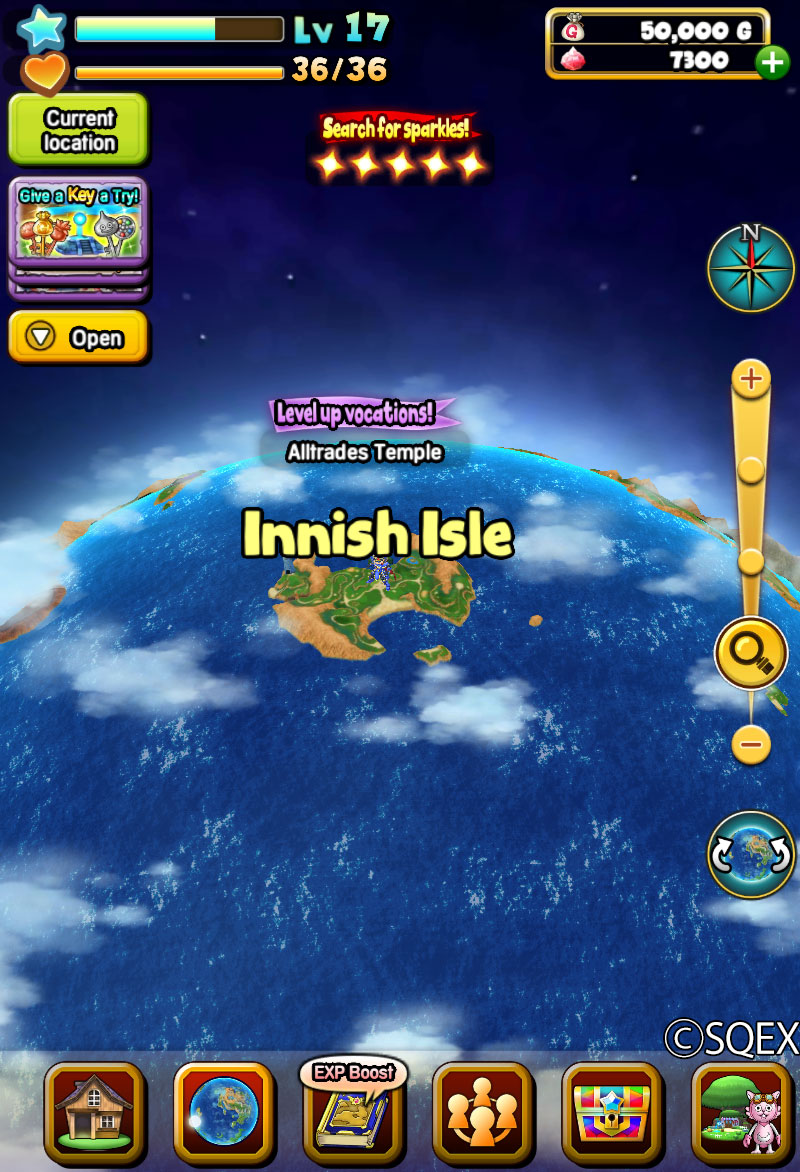
Task: Rotate the globe with the arrows icon
Action: [751, 854]
